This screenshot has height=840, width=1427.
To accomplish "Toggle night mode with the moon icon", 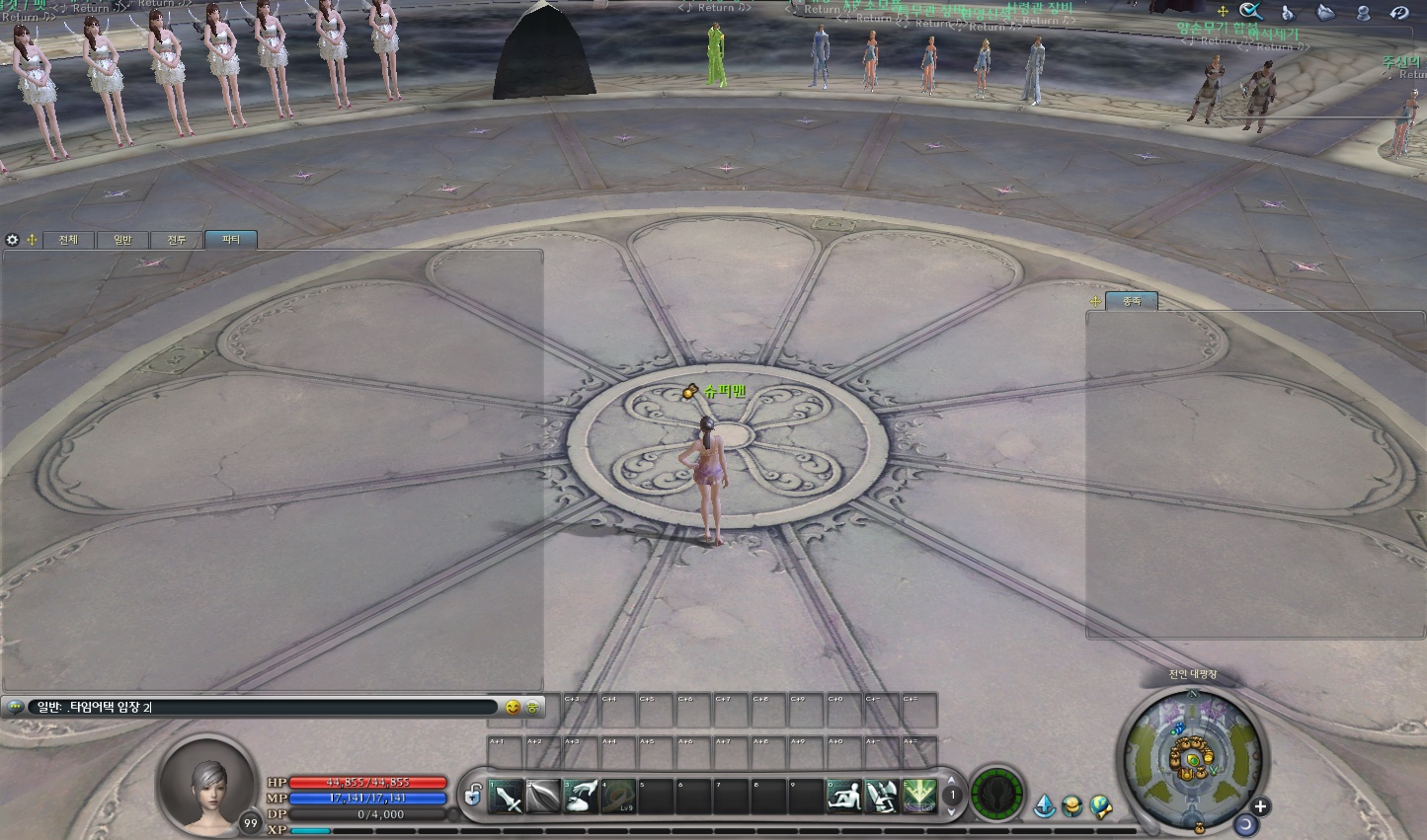I will (1245, 825).
